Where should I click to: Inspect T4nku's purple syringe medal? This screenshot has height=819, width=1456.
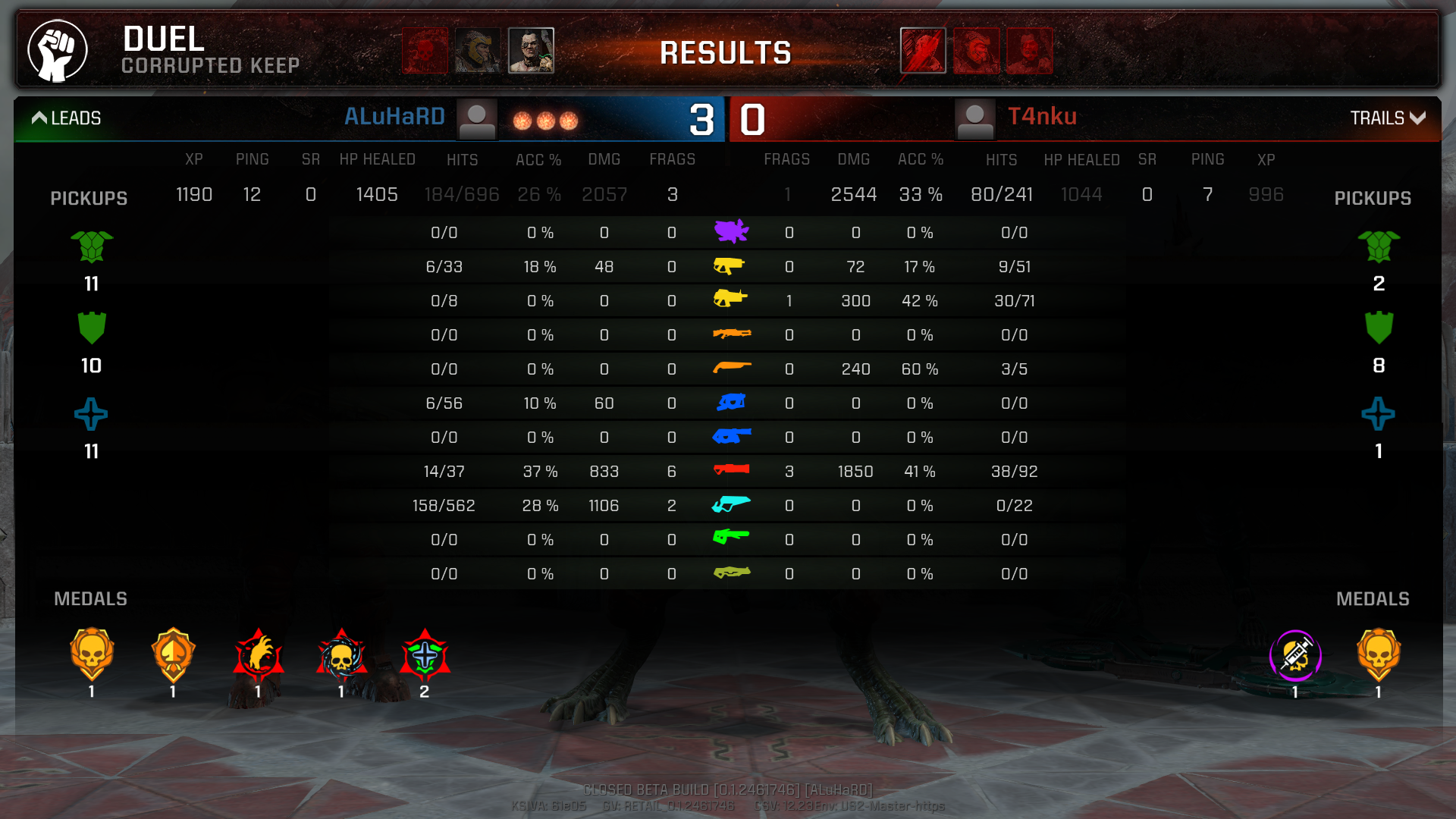tap(1295, 654)
